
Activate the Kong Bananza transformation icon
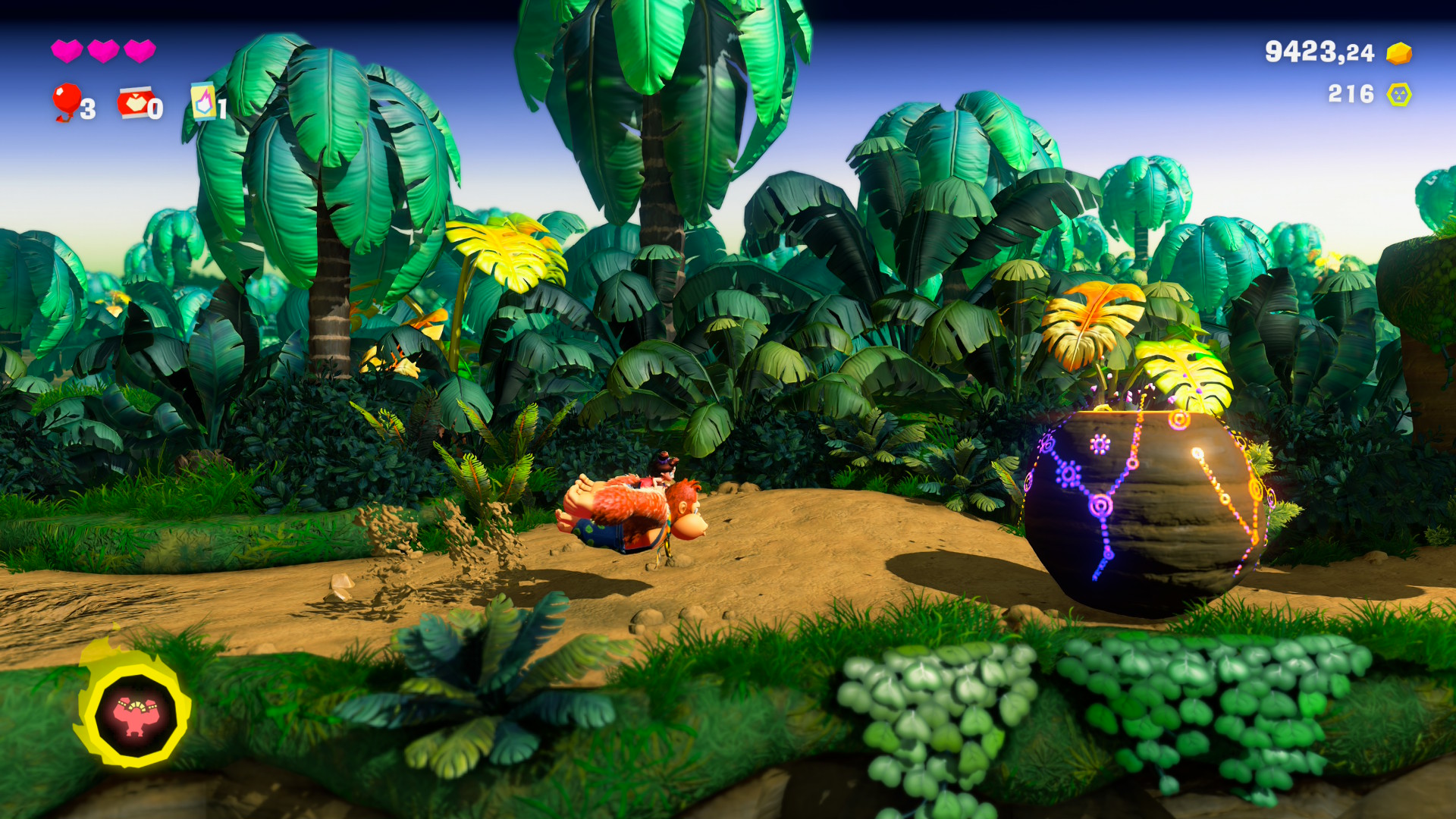point(135,714)
